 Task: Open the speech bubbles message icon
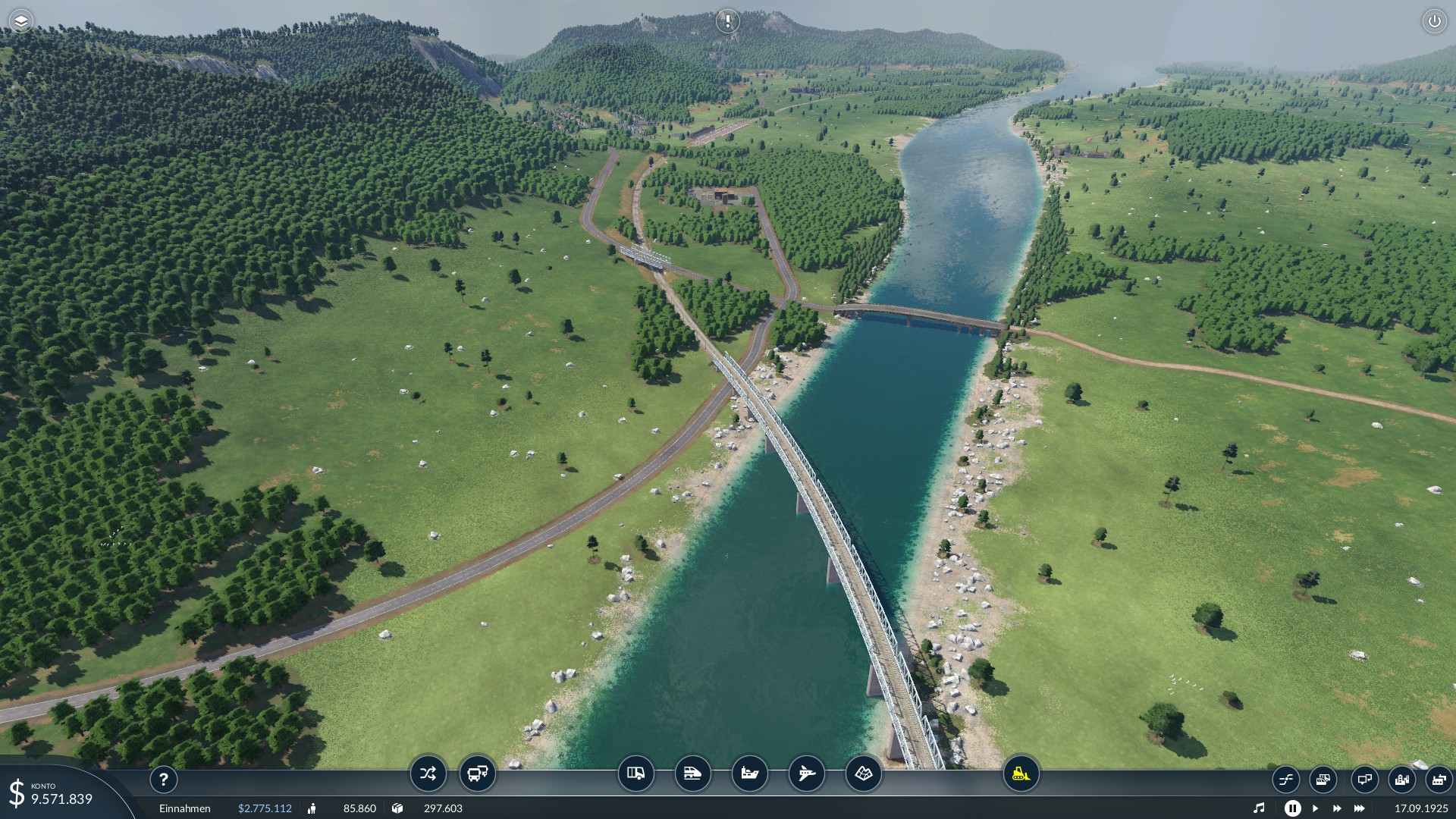1363,779
